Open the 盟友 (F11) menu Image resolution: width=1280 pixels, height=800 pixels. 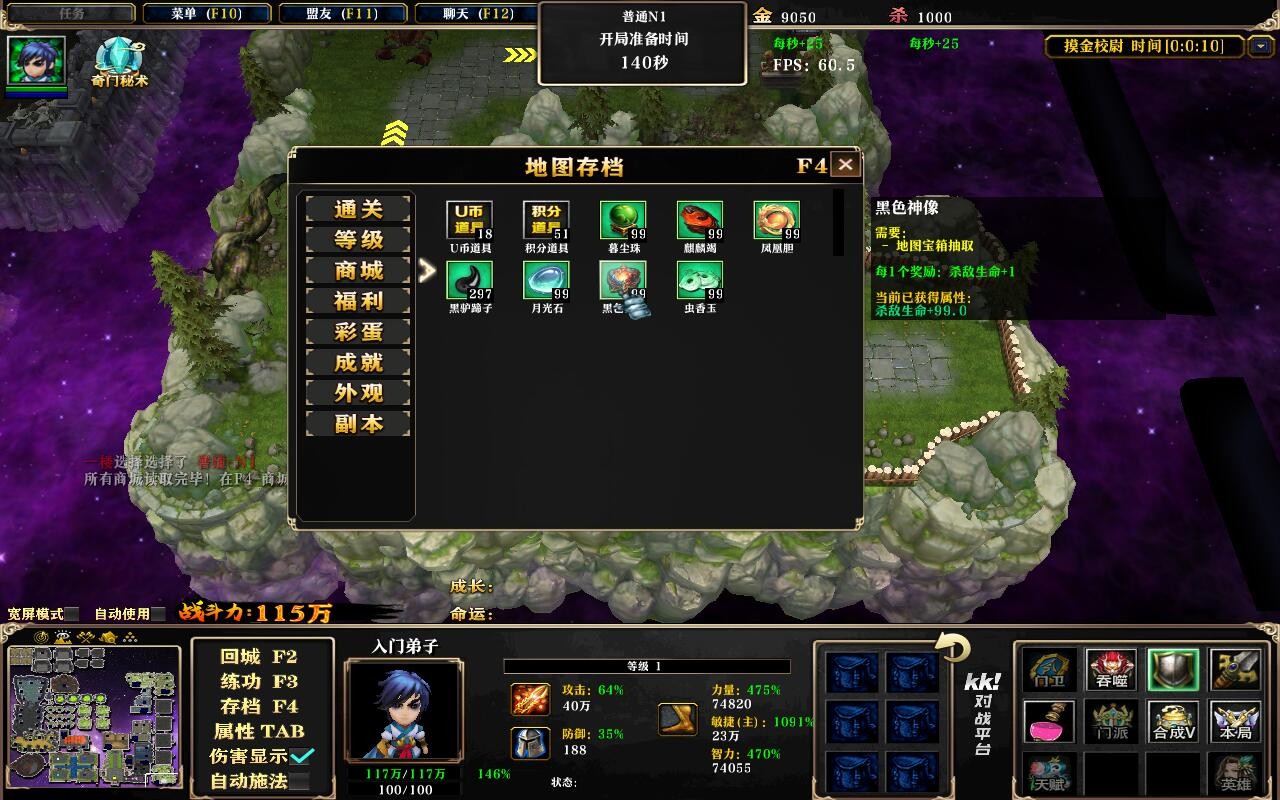click(x=344, y=14)
